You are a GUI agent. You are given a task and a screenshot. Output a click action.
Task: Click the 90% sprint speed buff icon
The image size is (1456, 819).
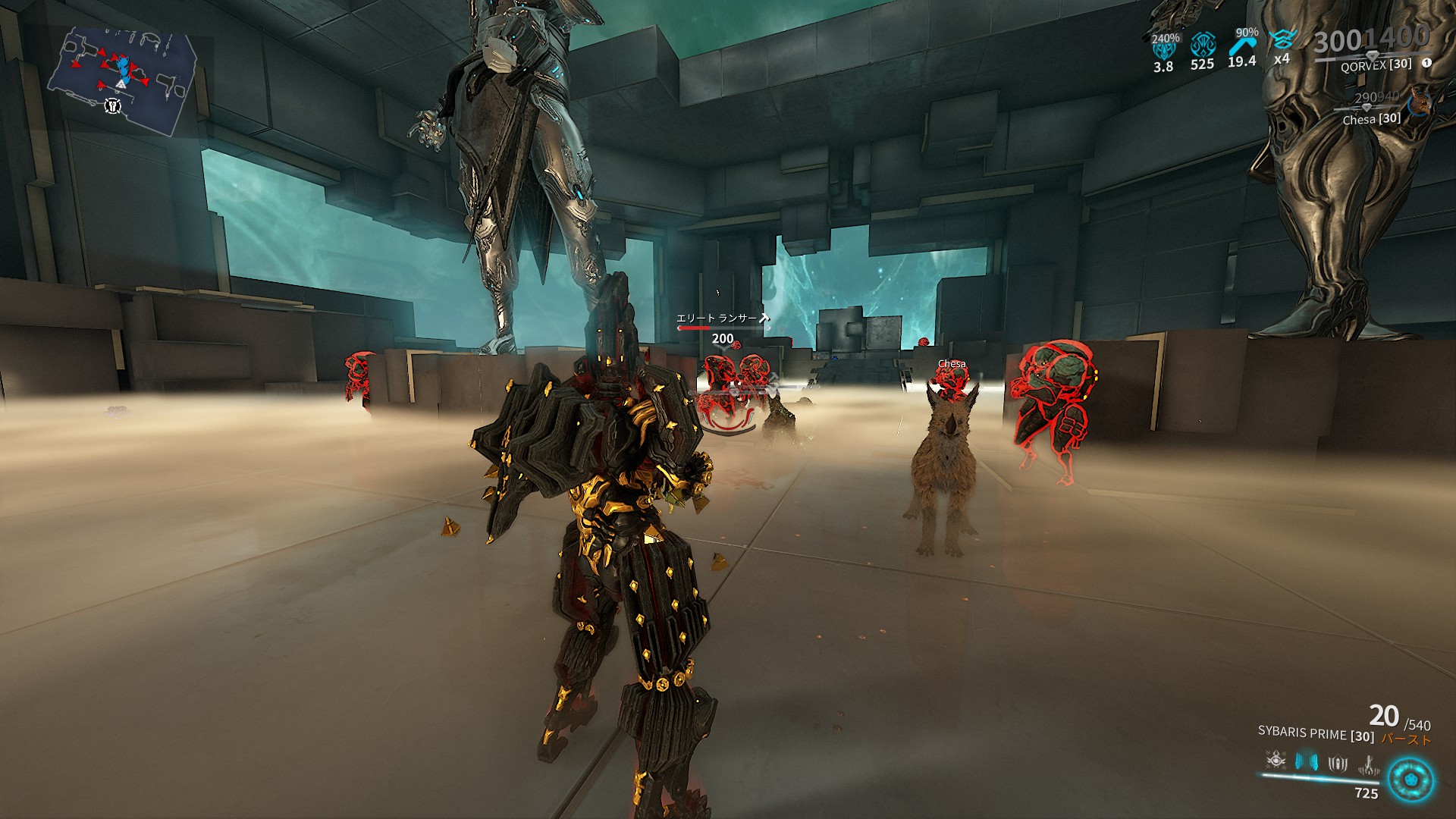click(x=1242, y=44)
